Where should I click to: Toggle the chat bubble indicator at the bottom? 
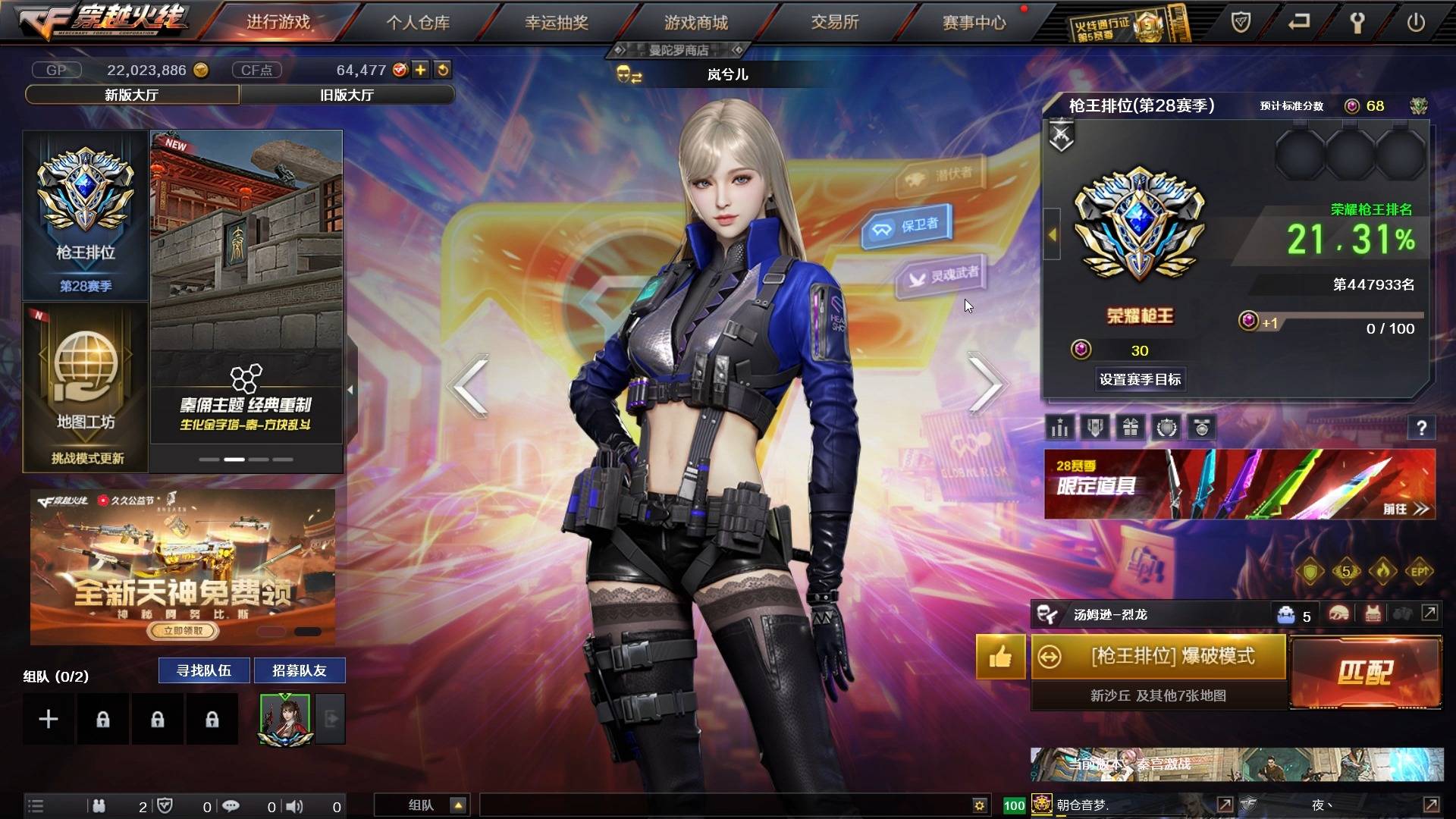tap(231, 806)
